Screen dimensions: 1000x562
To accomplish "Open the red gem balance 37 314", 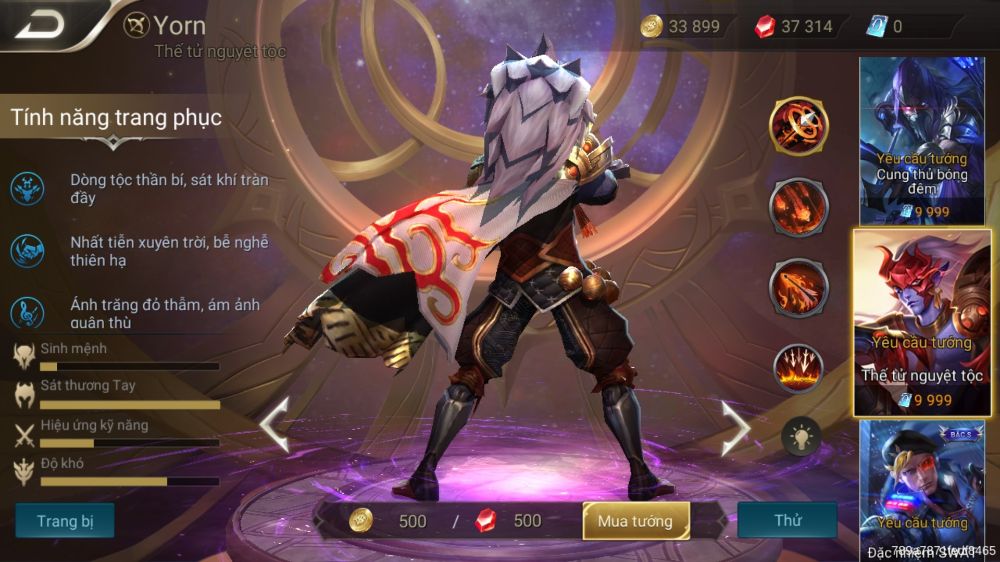I will point(794,26).
